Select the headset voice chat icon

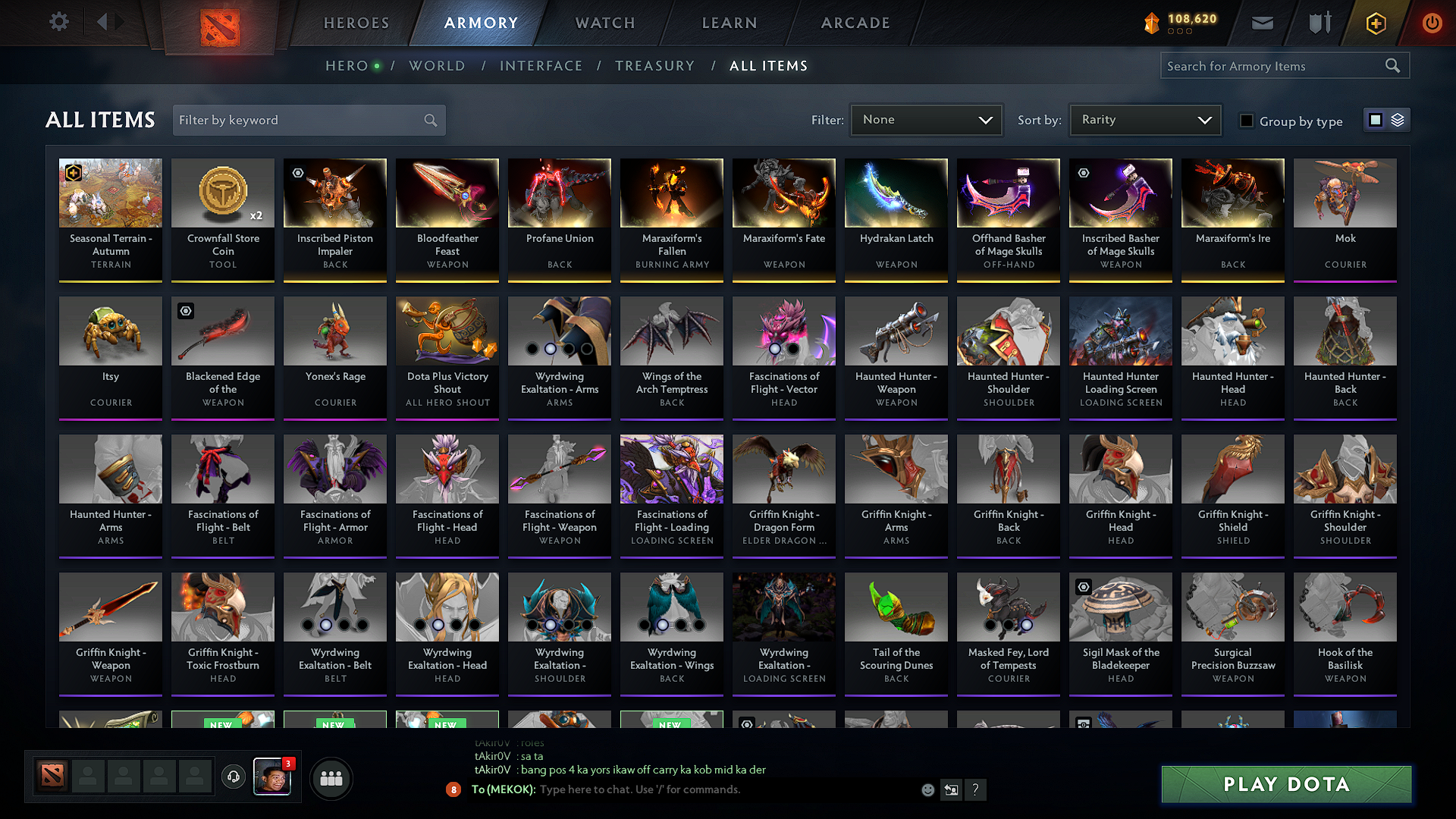click(x=233, y=778)
